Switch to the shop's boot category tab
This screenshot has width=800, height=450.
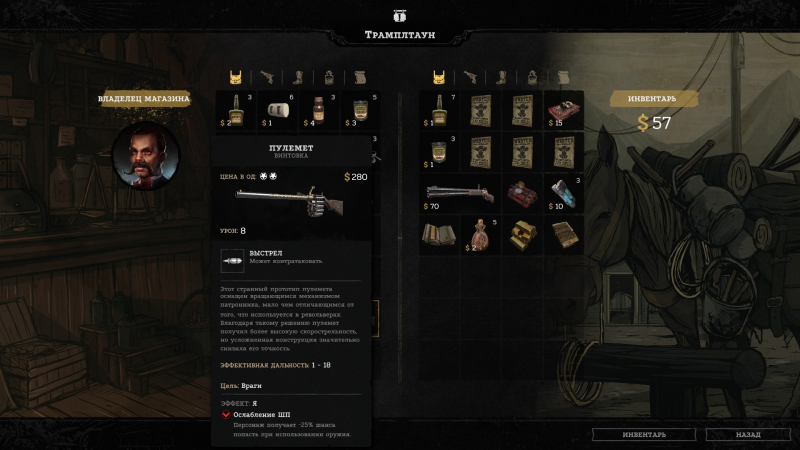pyautogui.click(x=299, y=77)
